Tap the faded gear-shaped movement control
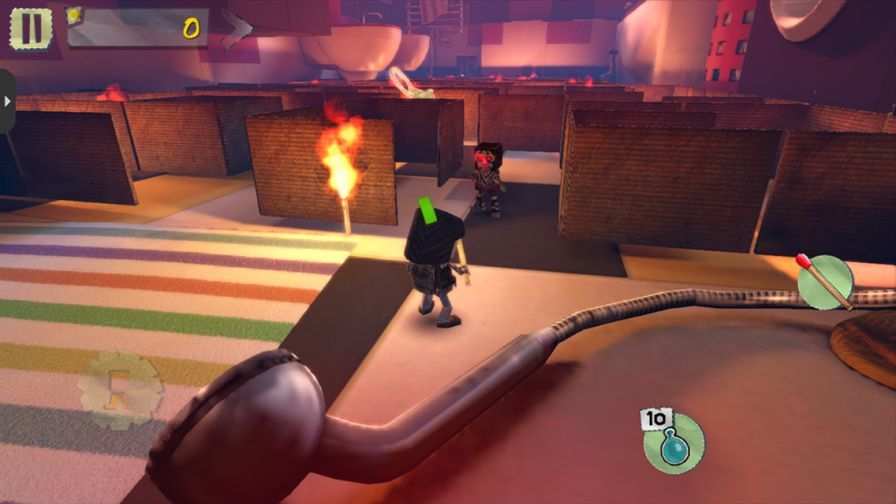896x504 pixels. [x=121, y=390]
